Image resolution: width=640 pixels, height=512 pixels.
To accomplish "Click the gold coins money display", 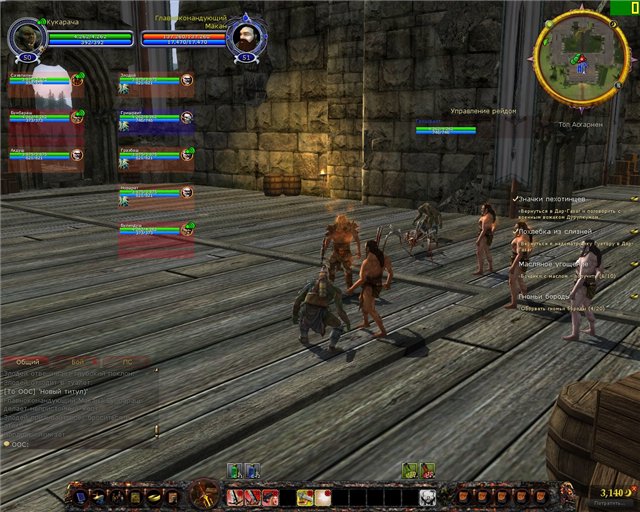I will pos(610,493).
